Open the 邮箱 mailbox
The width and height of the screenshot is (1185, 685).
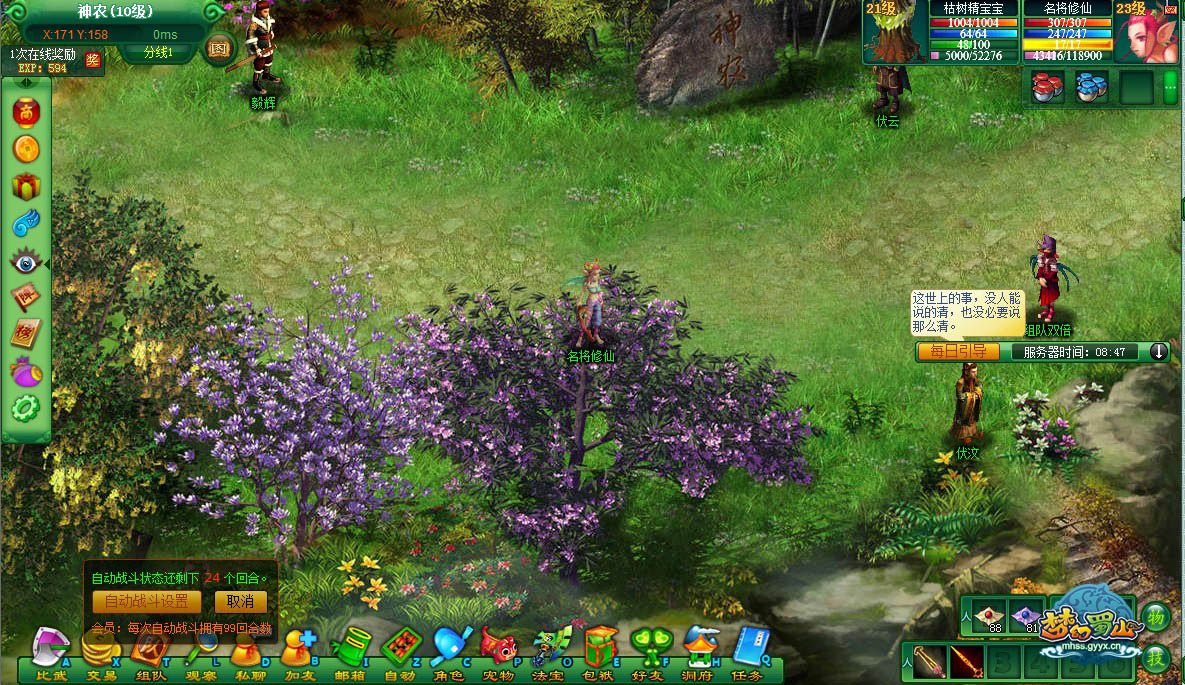(x=350, y=651)
